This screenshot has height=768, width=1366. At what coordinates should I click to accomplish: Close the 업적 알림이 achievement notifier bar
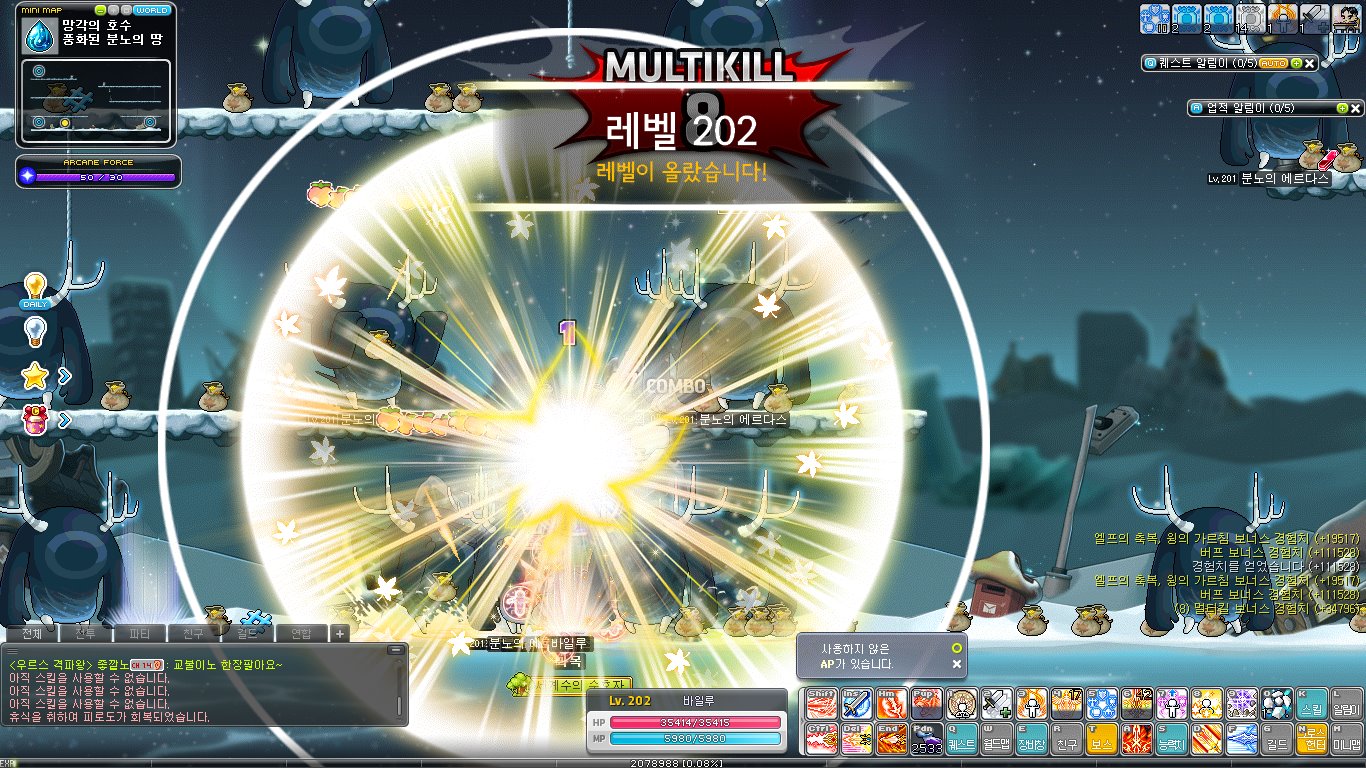pyautogui.click(x=1356, y=108)
